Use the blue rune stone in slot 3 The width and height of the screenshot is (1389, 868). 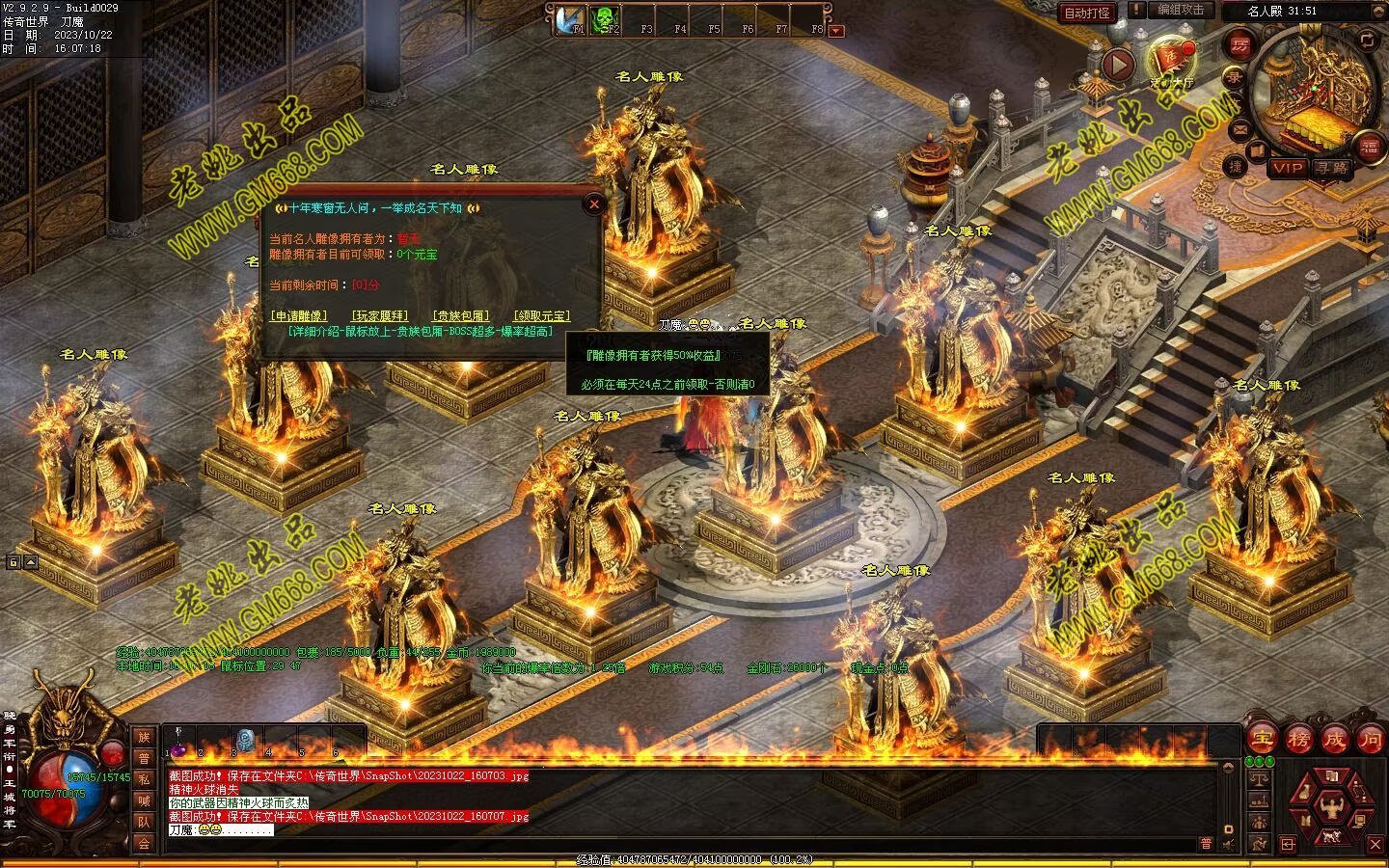pyautogui.click(x=244, y=741)
